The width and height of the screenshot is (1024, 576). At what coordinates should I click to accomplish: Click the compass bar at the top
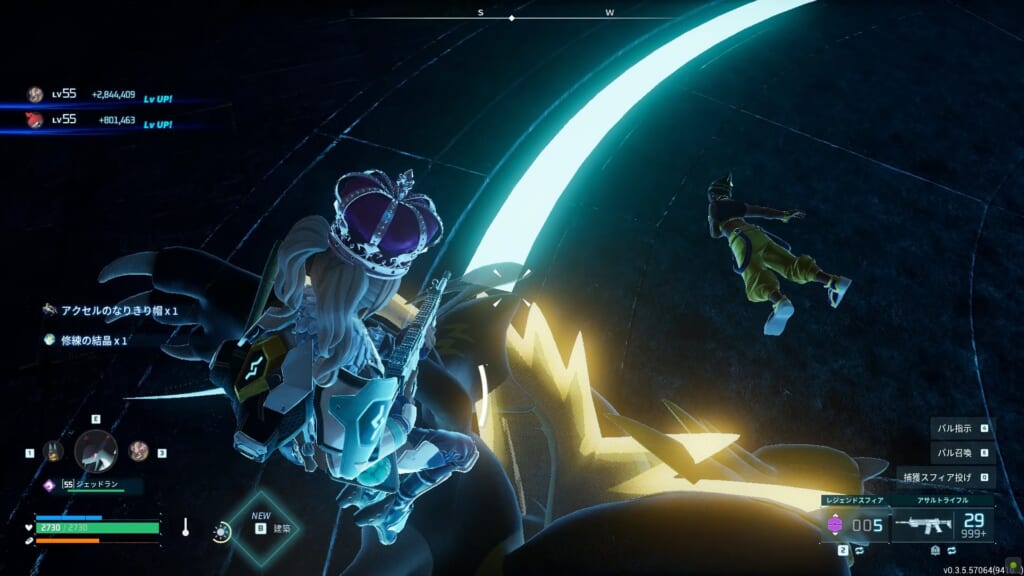tap(512, 16)
